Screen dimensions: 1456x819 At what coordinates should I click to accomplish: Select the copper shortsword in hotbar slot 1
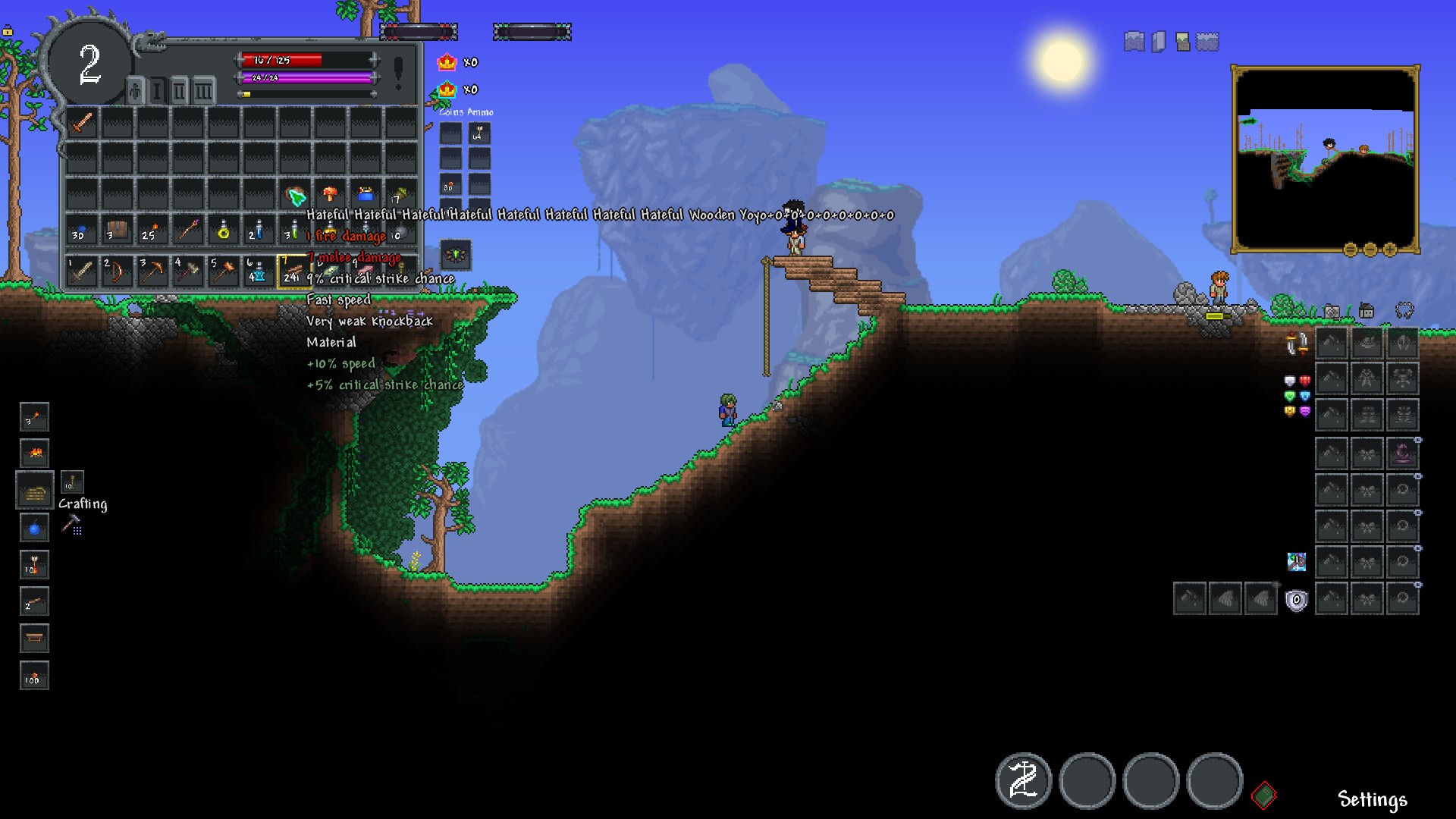pyautogui.click(x=82, y=271)
